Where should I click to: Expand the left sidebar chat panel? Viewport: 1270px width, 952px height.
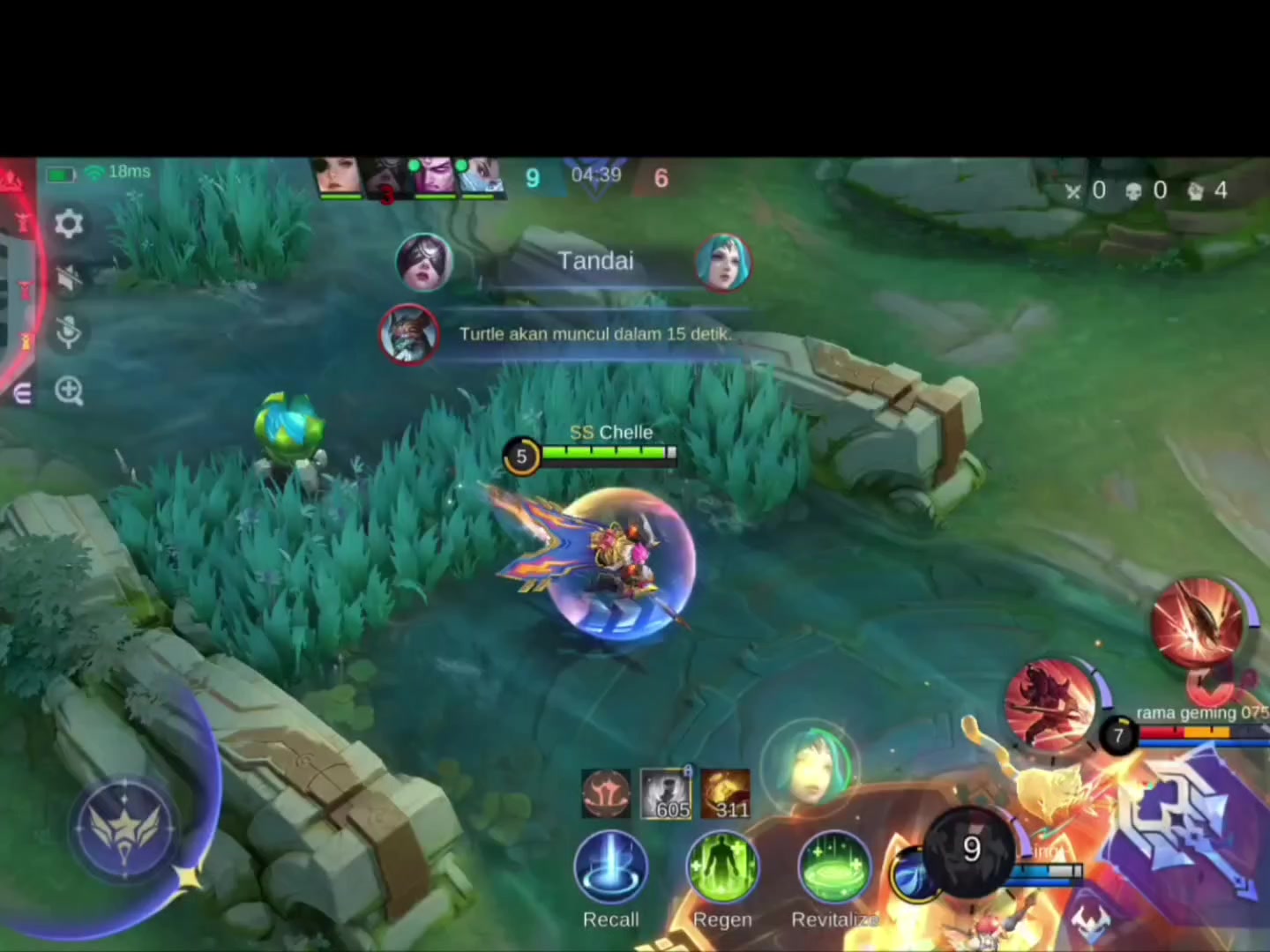(22, 395)
